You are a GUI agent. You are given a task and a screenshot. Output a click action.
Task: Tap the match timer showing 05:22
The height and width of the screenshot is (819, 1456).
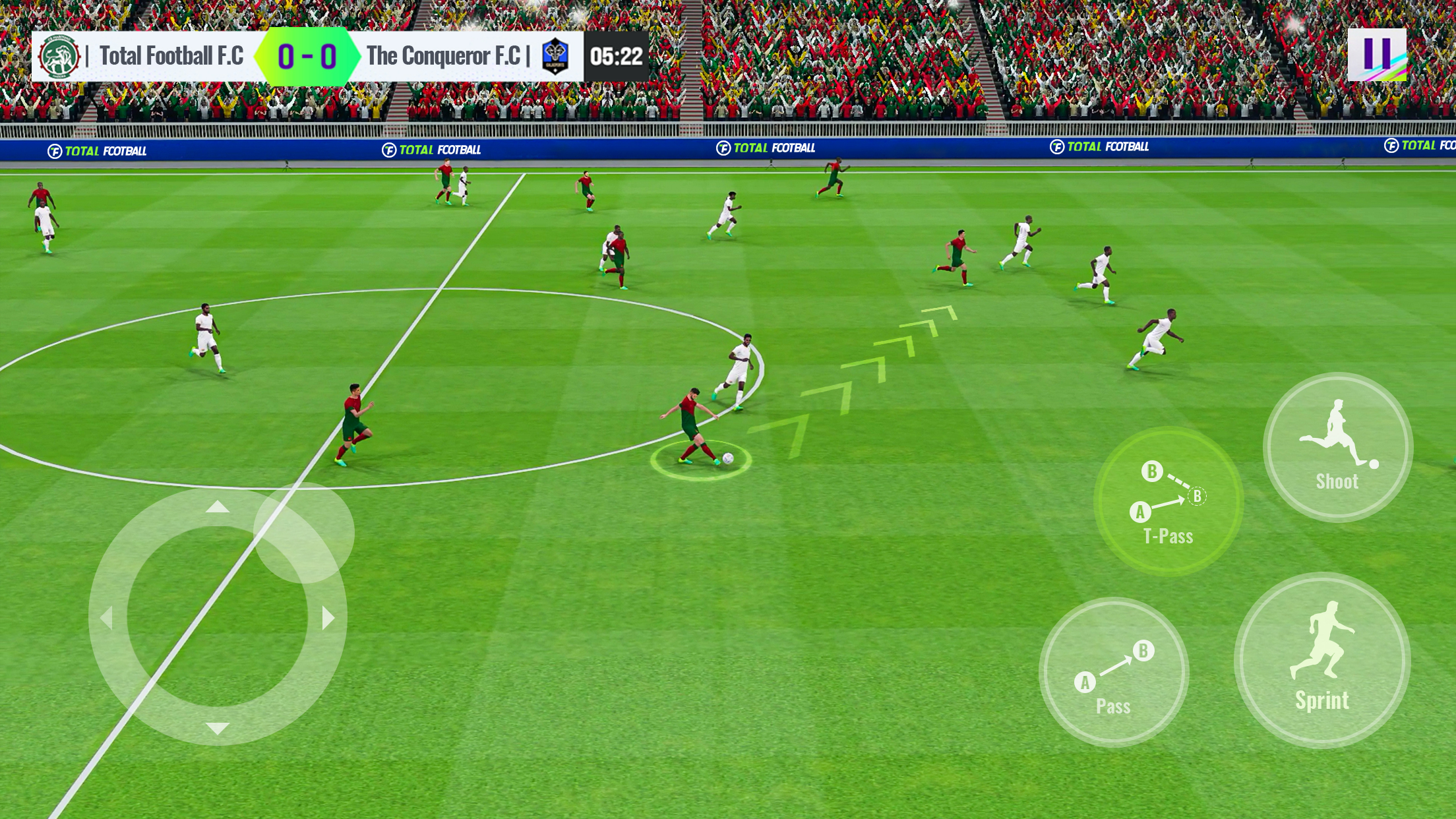pos(616,57)
